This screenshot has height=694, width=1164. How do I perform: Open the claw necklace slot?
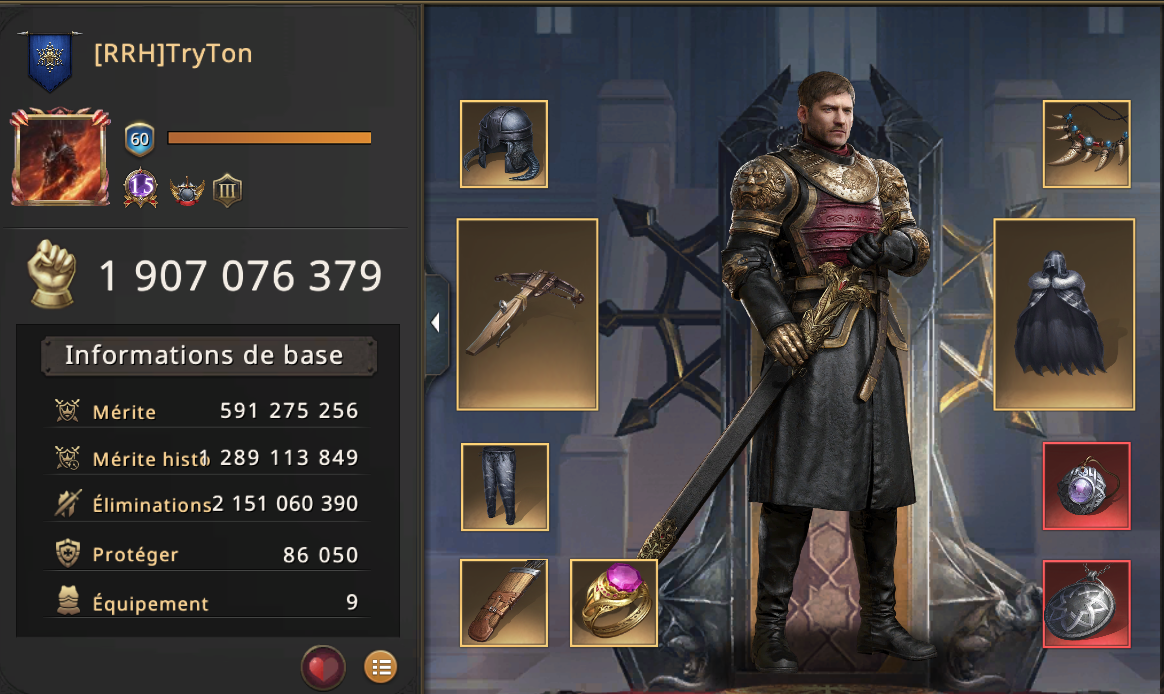(x=1087, y=144)
